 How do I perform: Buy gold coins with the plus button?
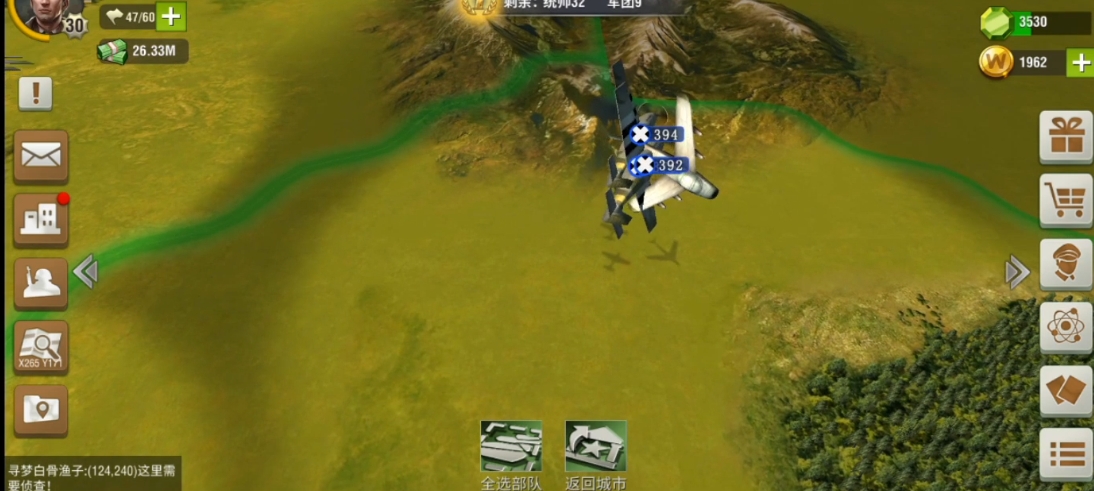pos(1080,62)
